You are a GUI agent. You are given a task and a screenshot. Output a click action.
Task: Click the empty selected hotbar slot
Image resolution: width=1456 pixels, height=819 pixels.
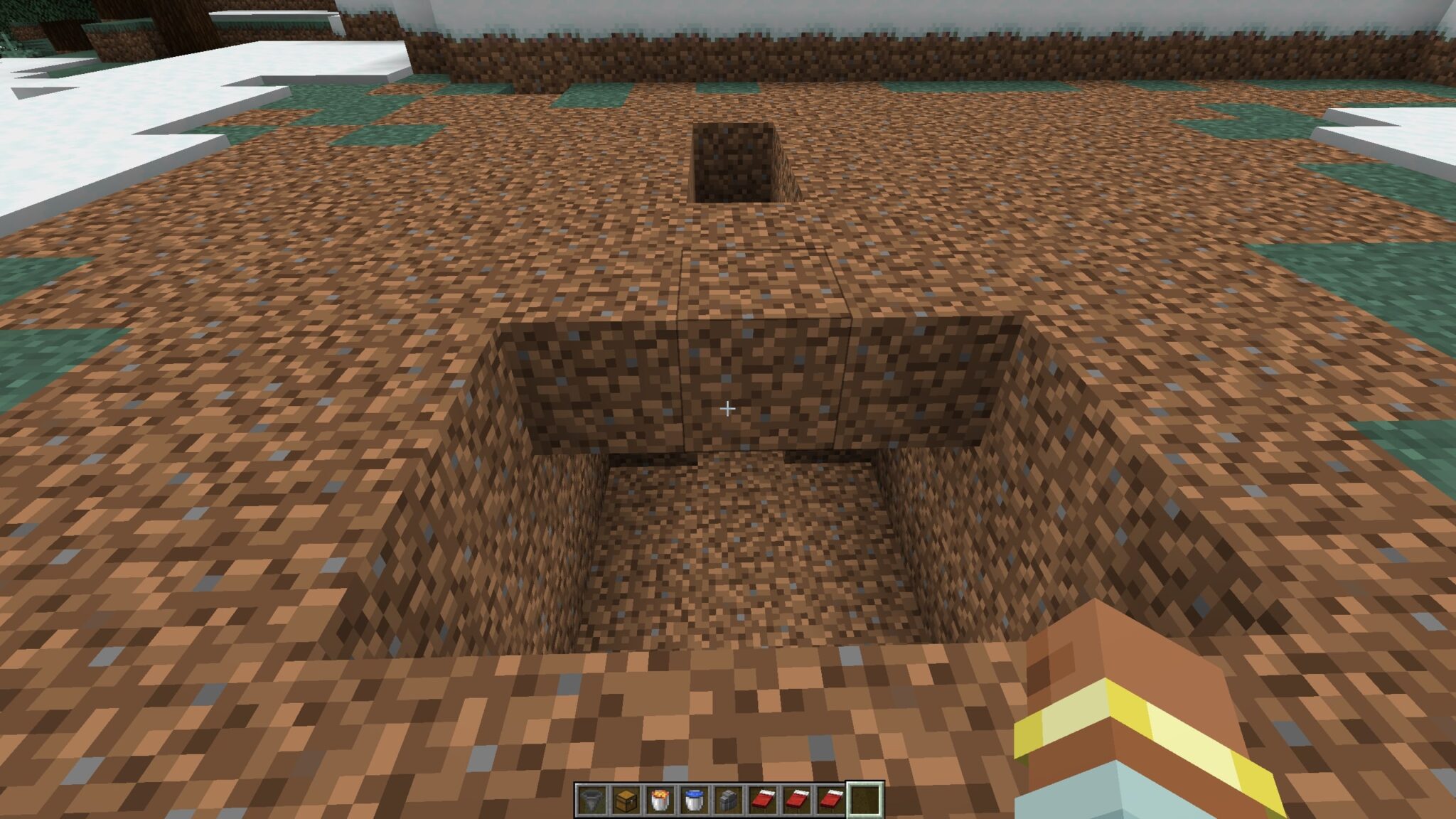pyautogui.click(x=866, y=800)
